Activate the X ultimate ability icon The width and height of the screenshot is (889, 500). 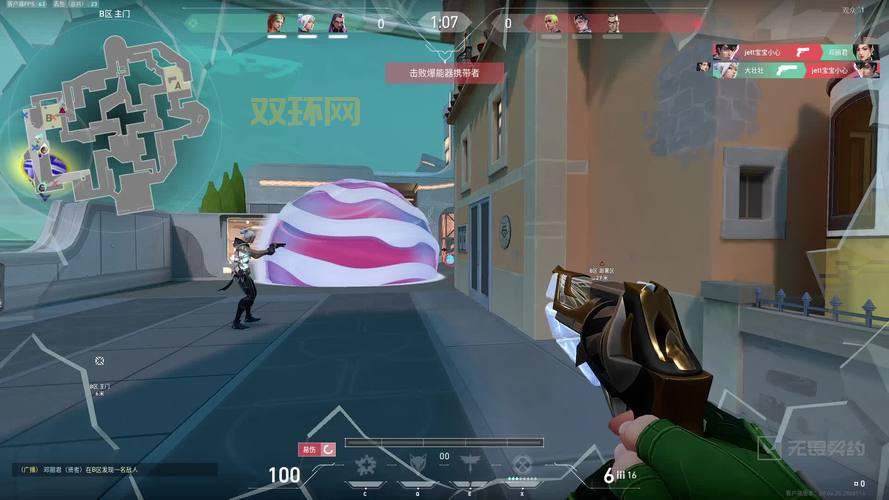point(522,465)
